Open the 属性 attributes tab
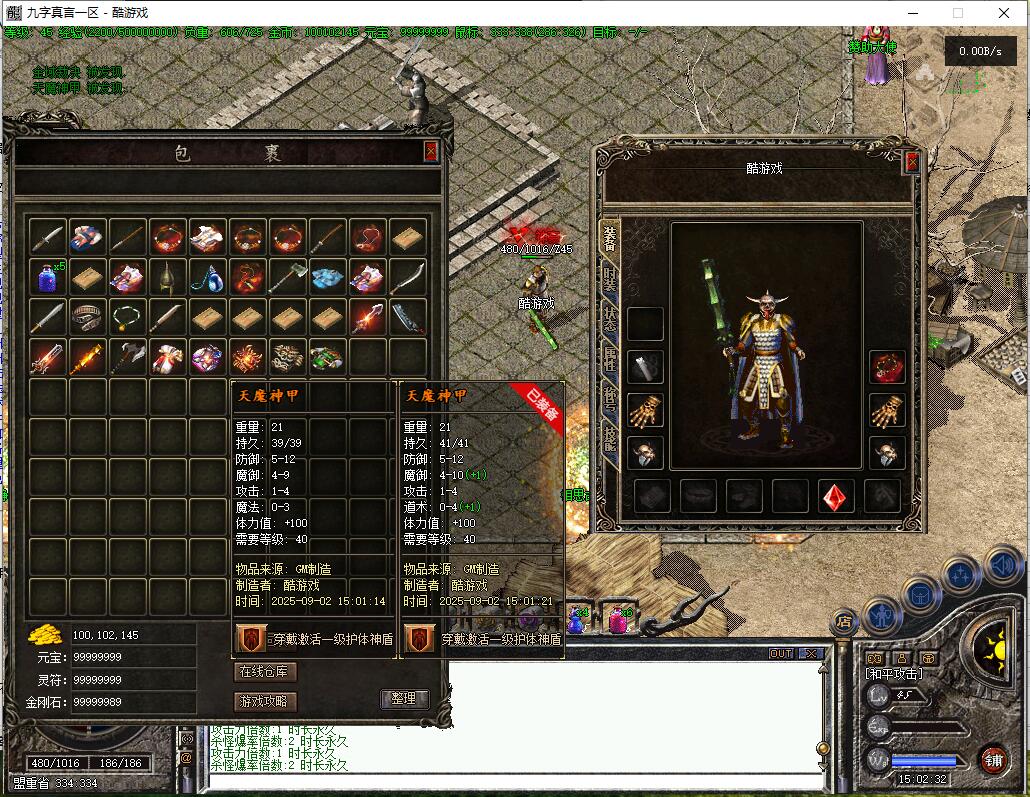 609,360
